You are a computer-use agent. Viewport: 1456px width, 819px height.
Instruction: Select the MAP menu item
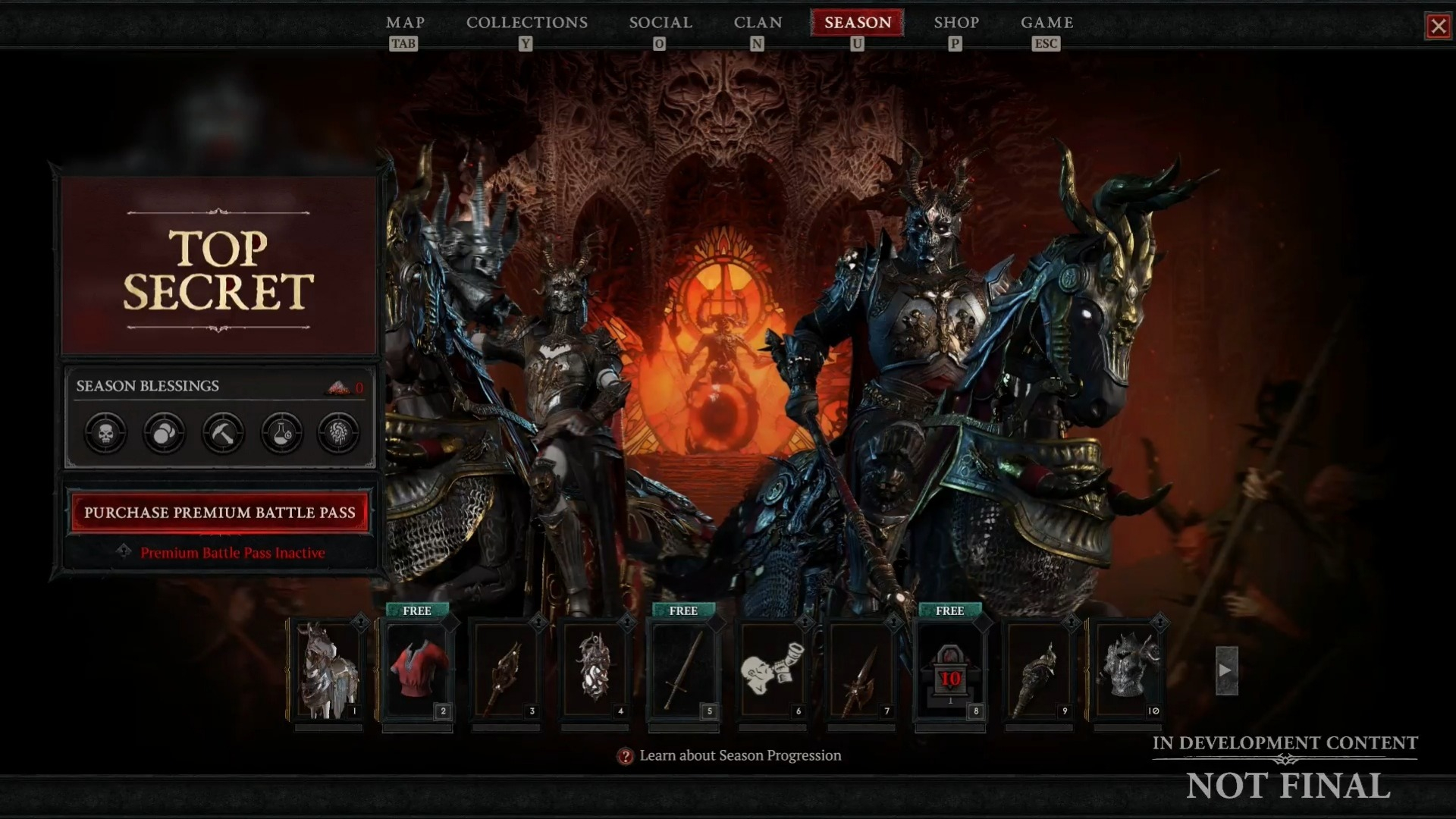click(x=404, y=23)
